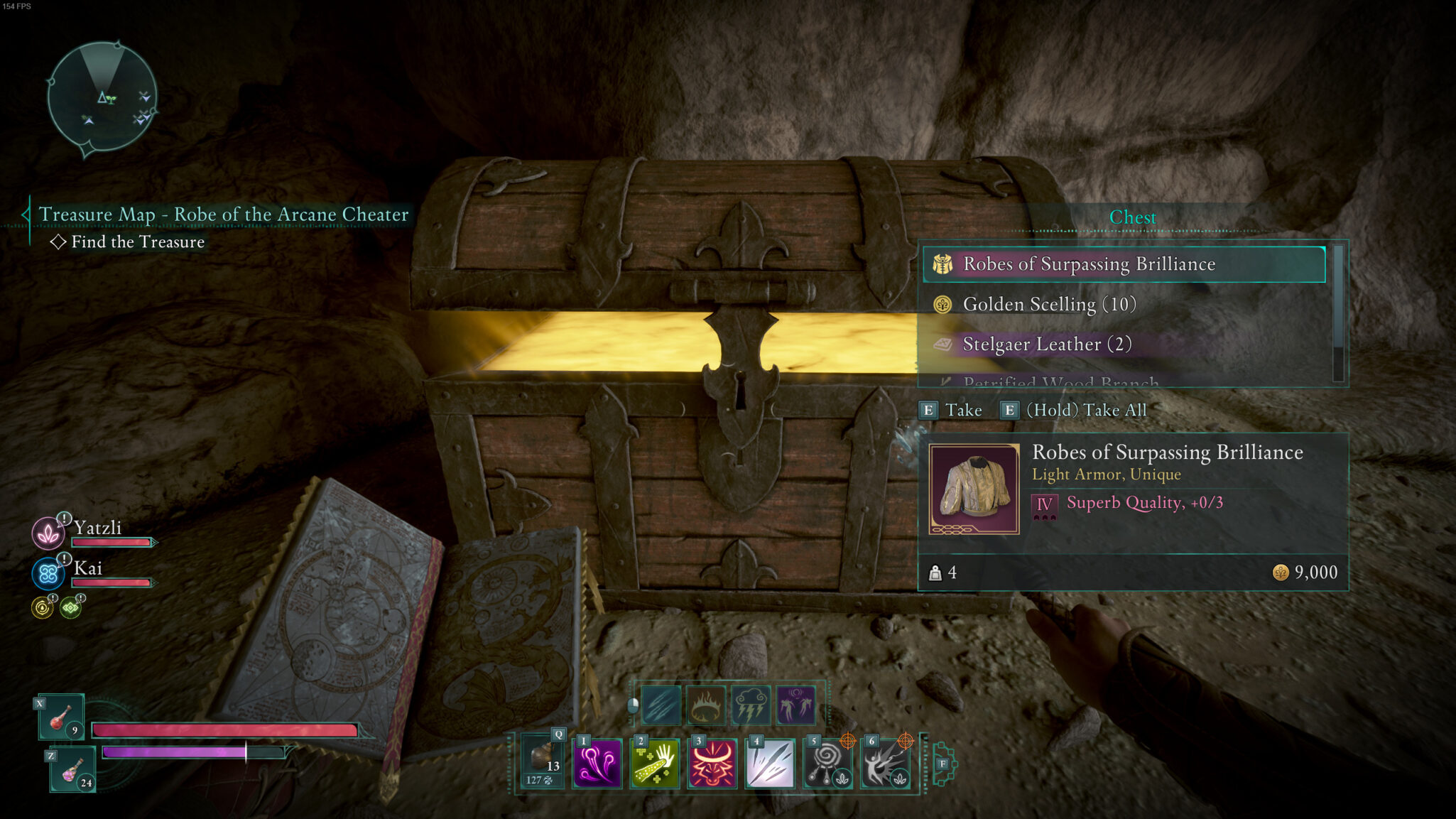Viewport: 1456px width, 819px height.
Task: Click the green diamond companion icon
Action: click(x=70, y=608)
